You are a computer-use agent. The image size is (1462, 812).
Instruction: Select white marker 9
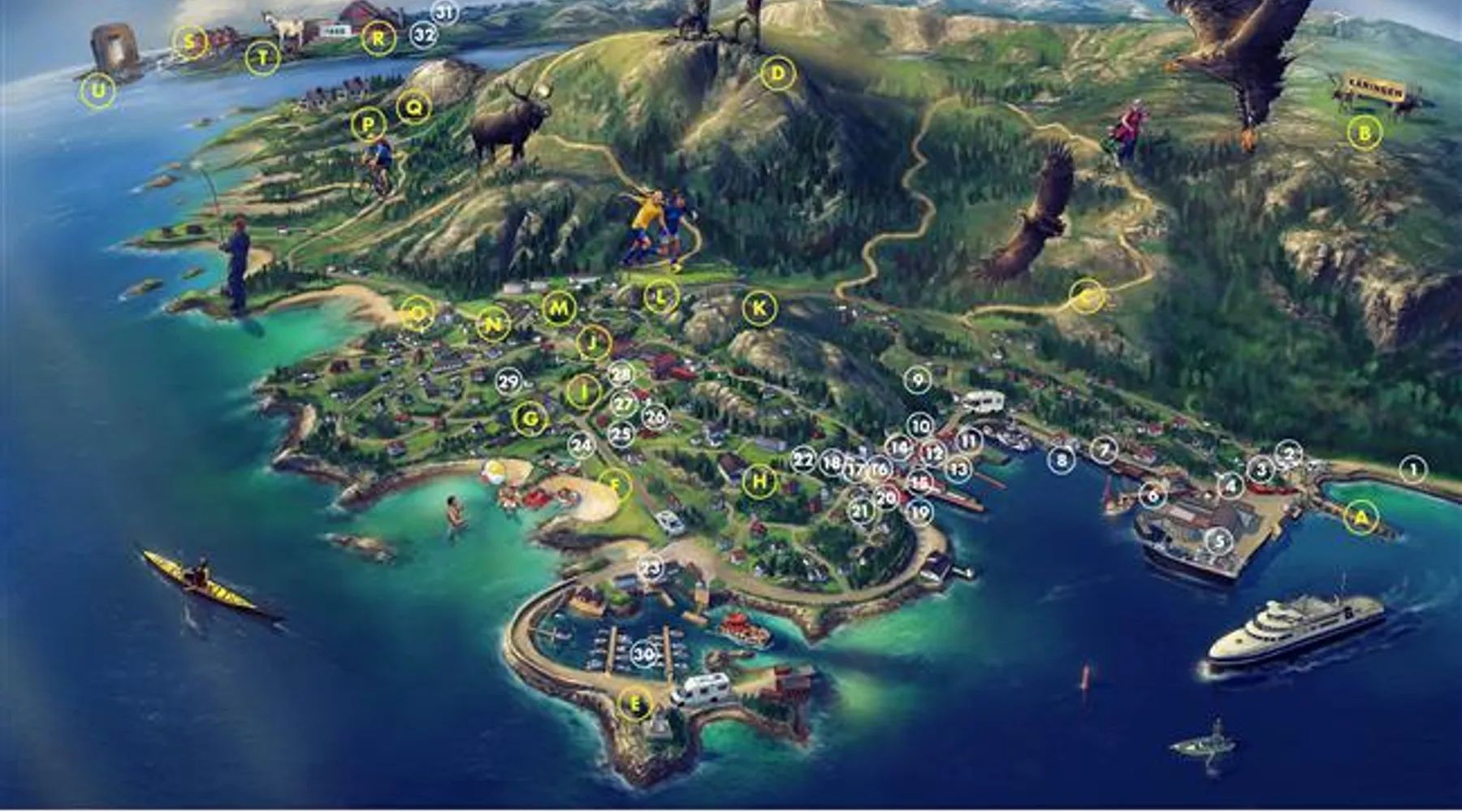coord(918,379)
